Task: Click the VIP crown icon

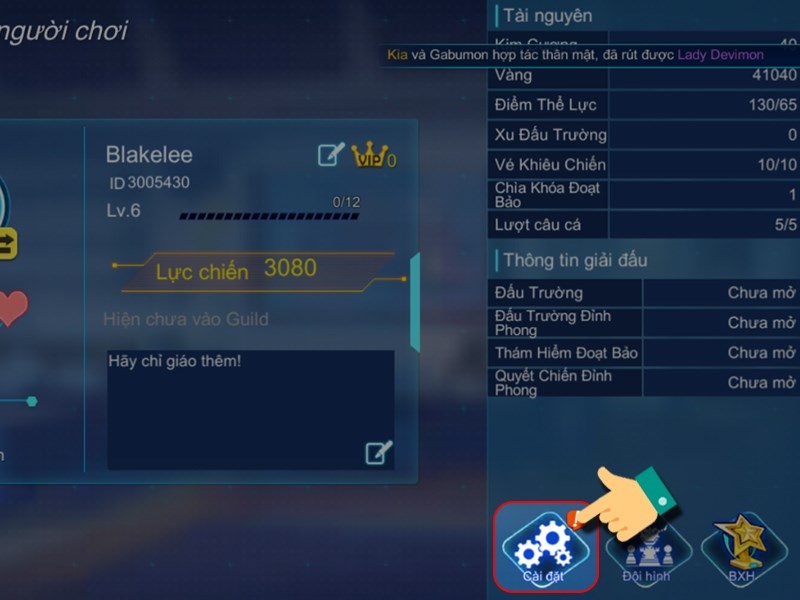Action: [371, 155]
